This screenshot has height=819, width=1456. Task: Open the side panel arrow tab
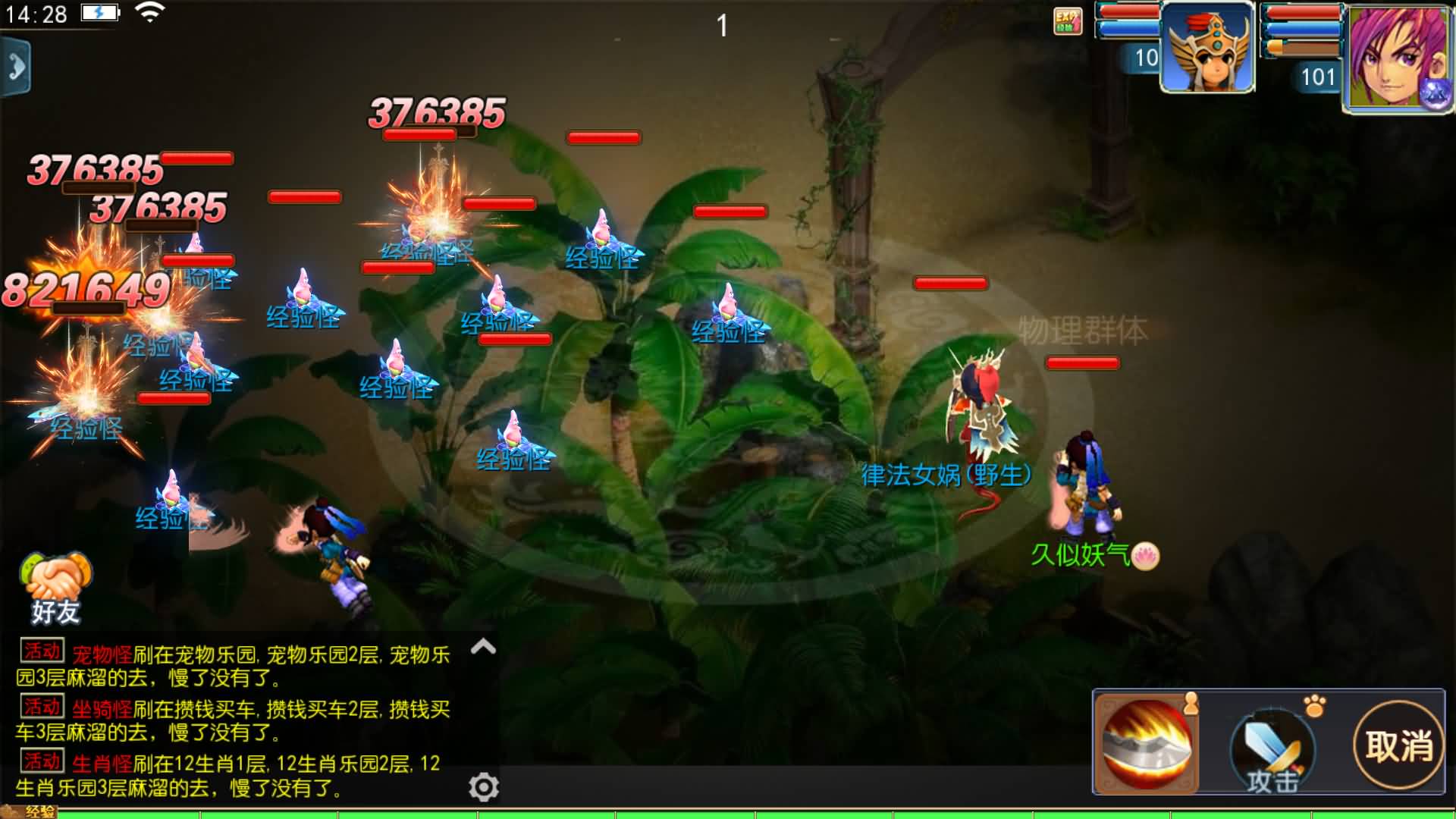point(15,67)
